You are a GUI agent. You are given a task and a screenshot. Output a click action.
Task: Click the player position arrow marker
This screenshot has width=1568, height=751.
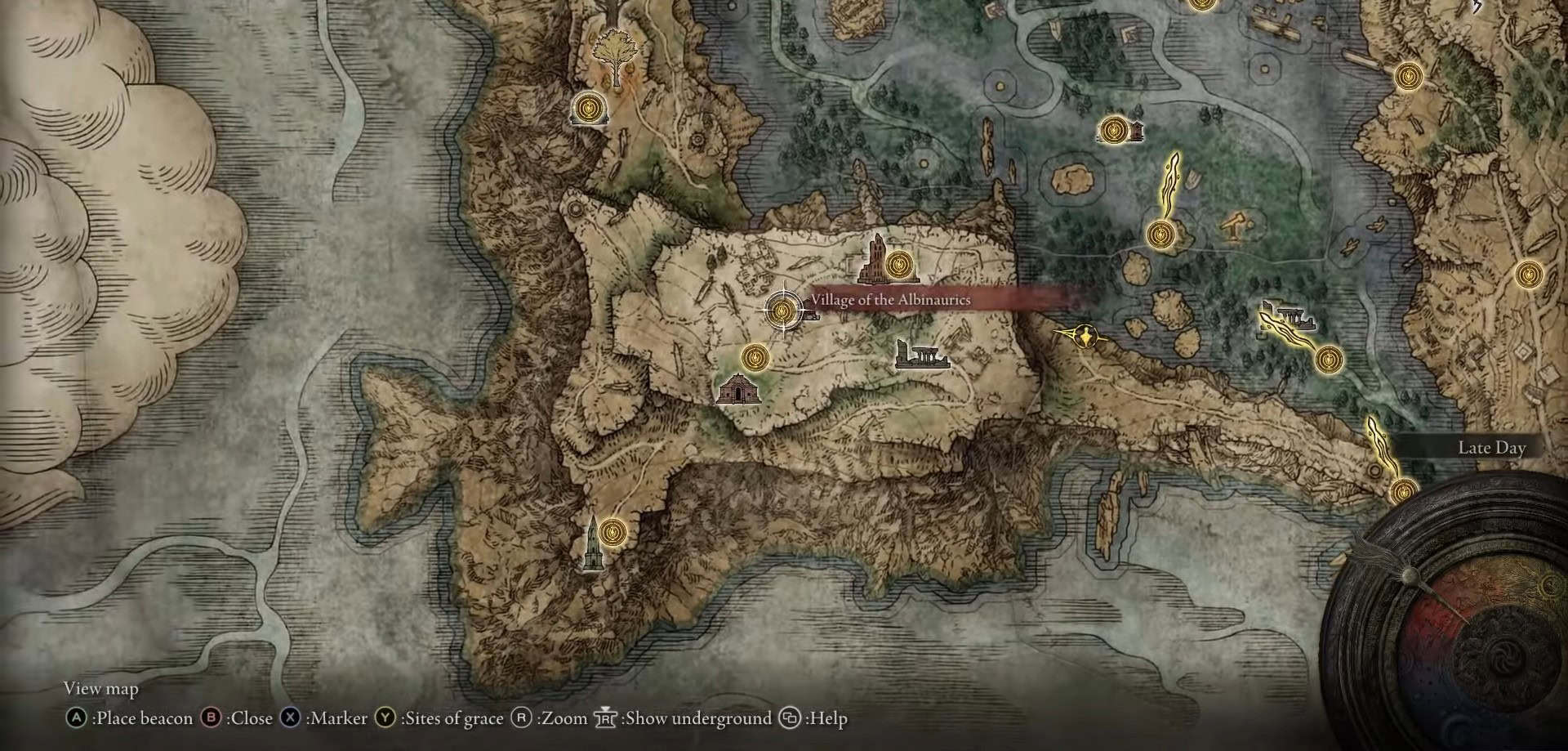tap(1085, 335)
